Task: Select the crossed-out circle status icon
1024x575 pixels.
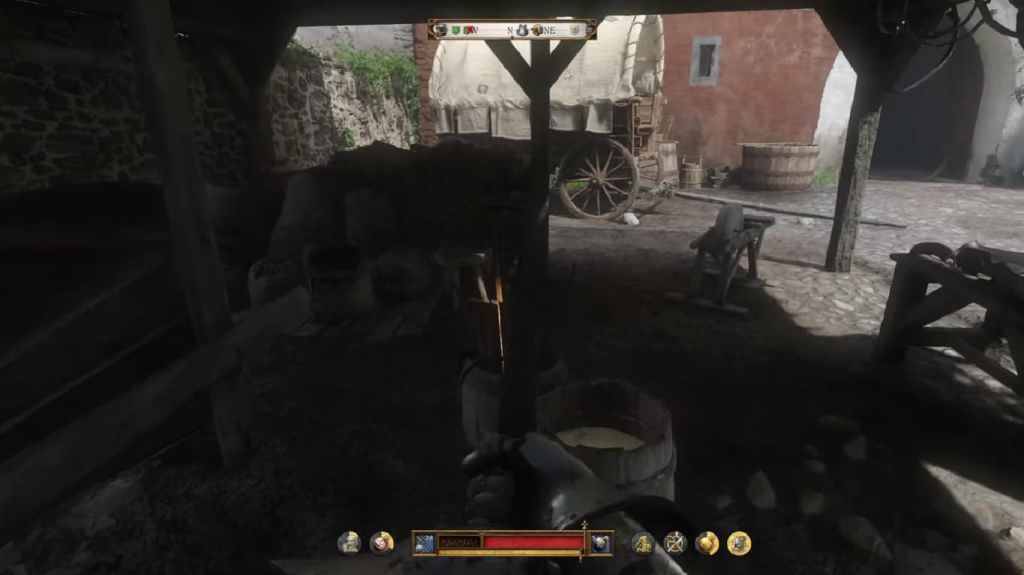Action: click(x=675, y=543)
